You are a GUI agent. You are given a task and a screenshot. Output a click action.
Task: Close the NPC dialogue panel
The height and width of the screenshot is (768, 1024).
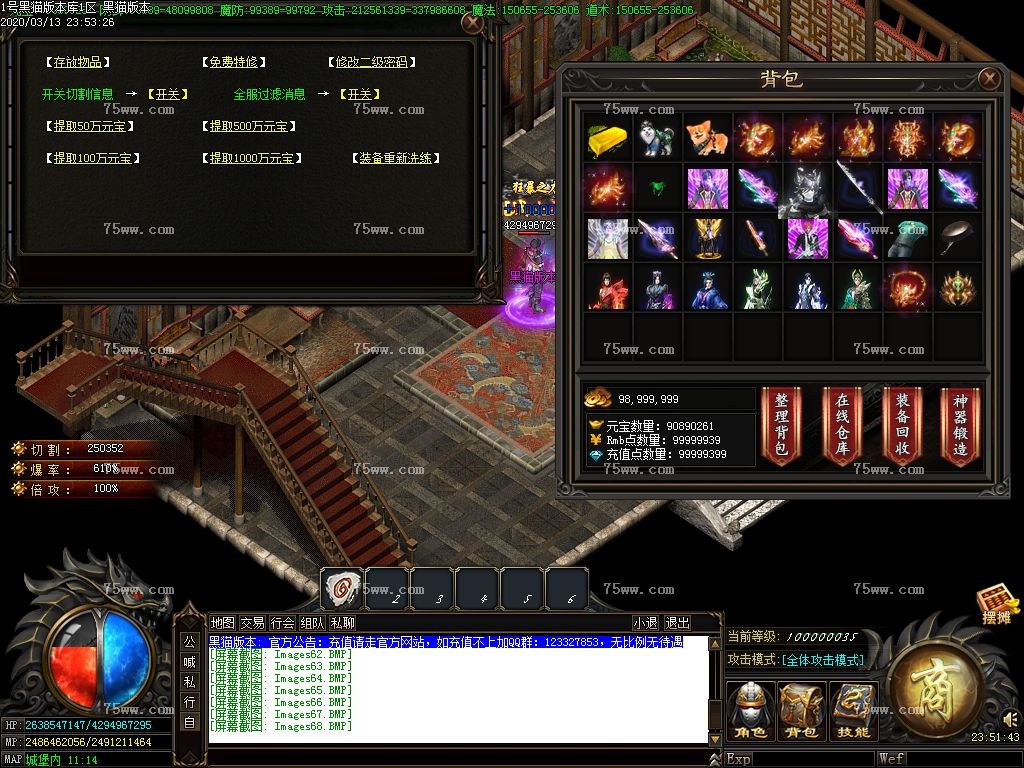(472, 22)
